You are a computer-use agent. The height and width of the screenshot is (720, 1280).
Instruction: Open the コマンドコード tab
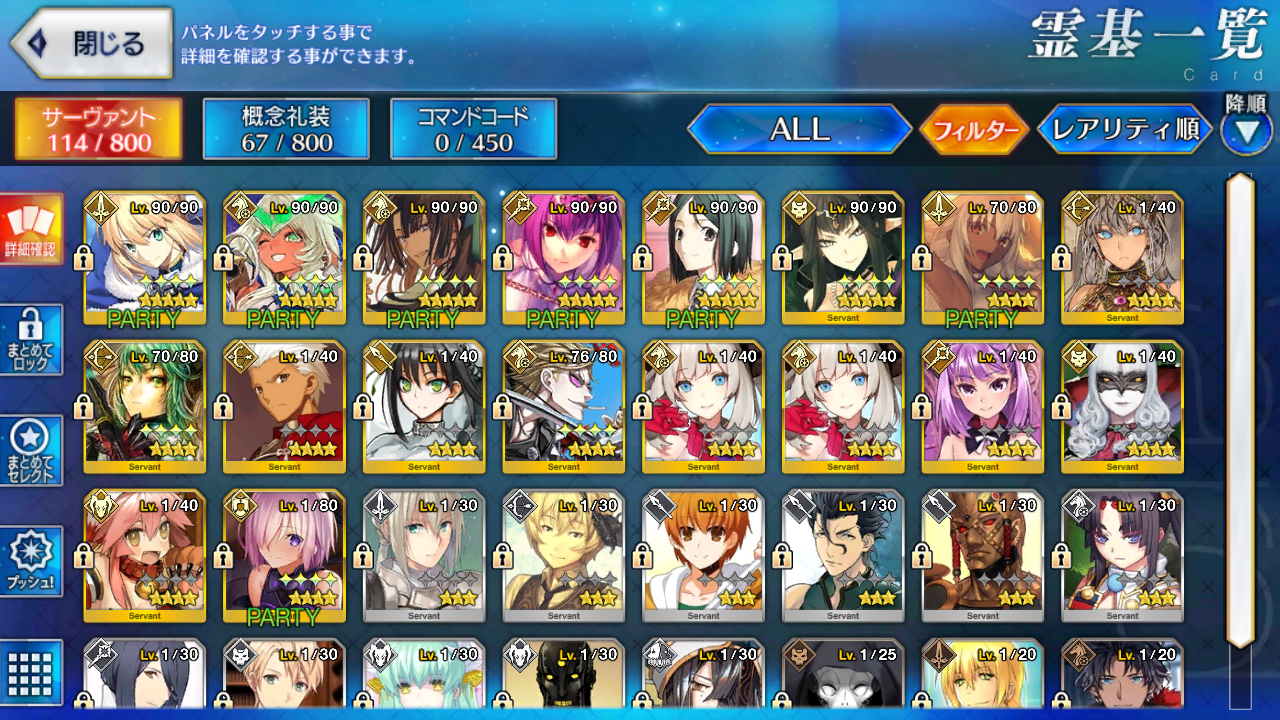[473, 129]
